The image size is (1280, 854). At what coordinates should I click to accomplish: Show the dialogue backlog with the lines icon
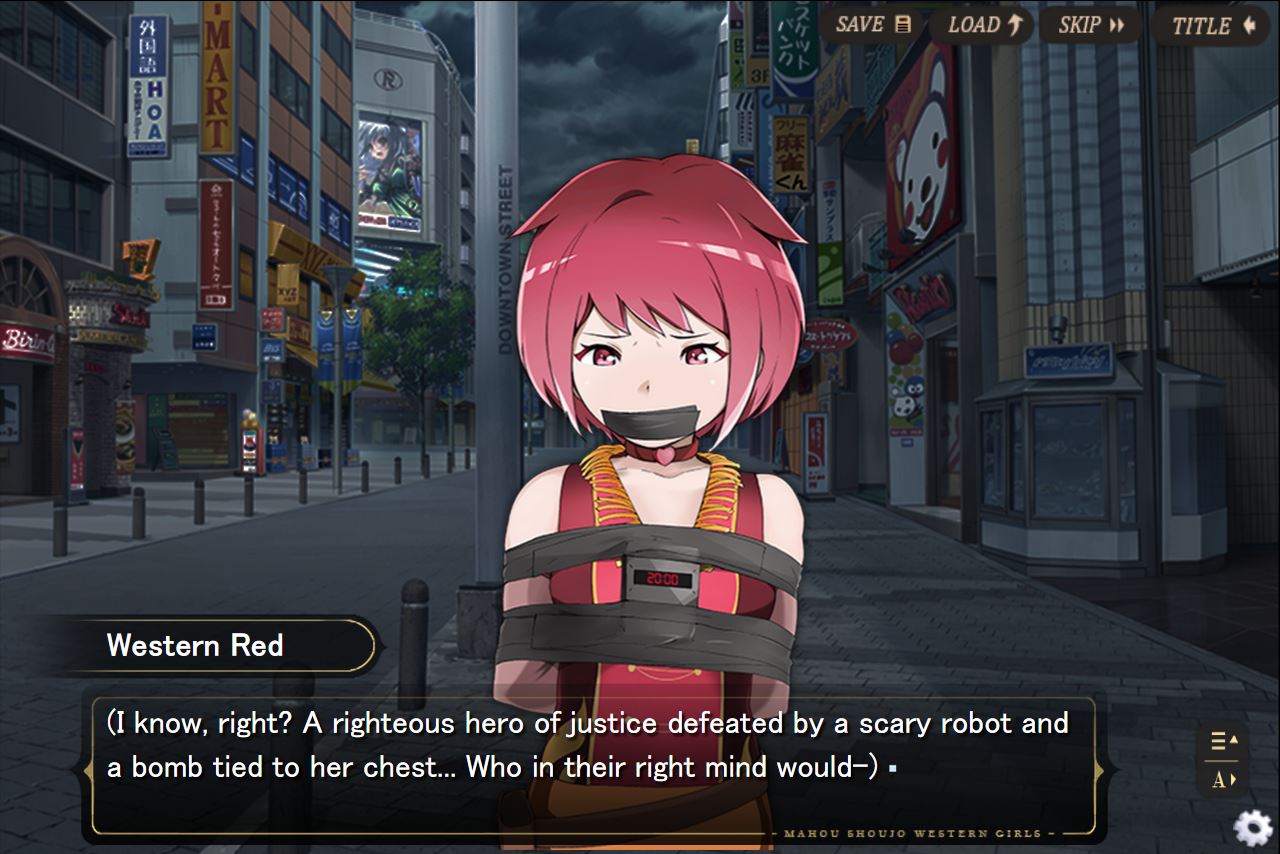[x=1223, y=741]
